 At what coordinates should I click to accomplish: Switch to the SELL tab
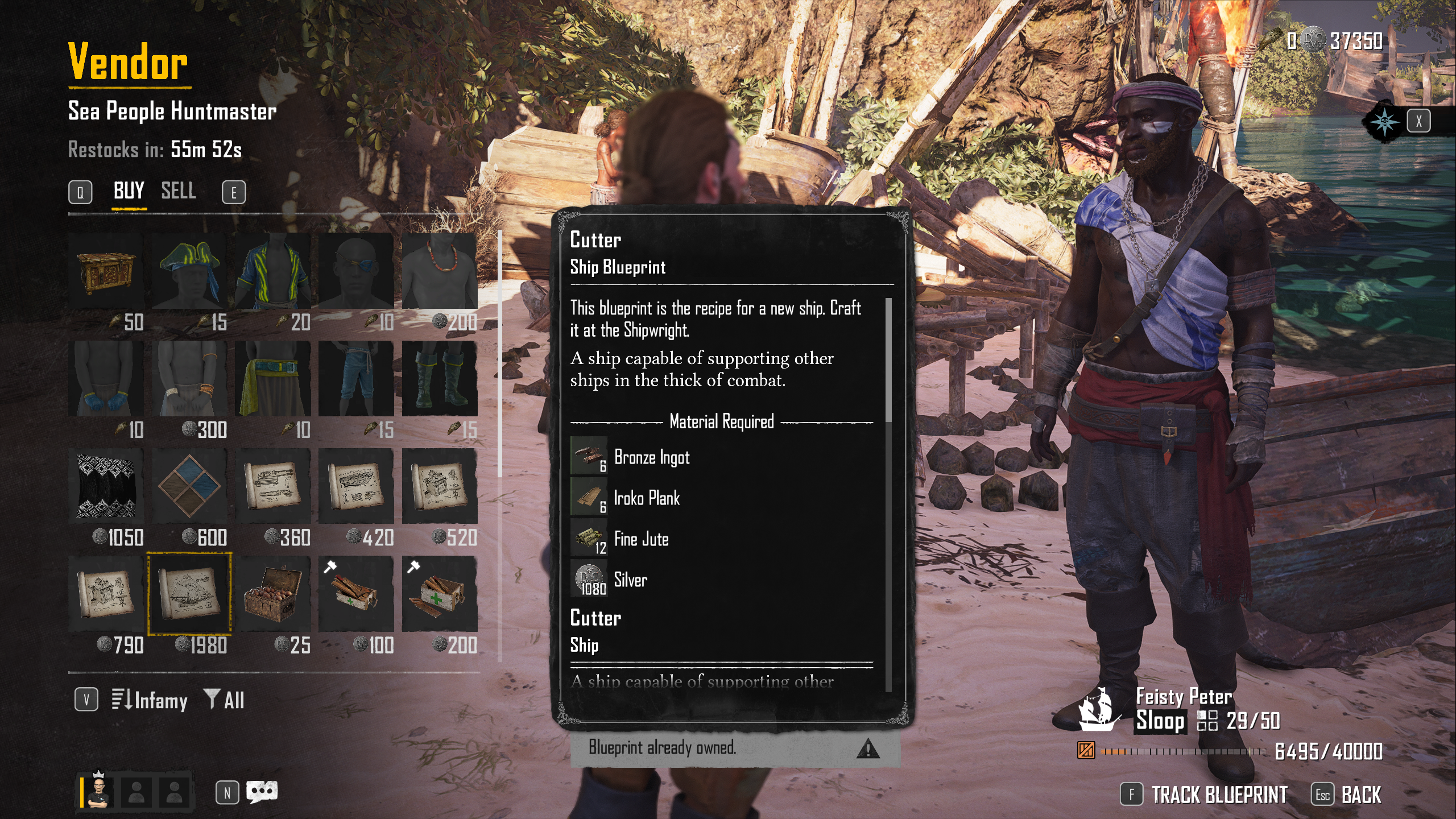(x=178, y=191)
